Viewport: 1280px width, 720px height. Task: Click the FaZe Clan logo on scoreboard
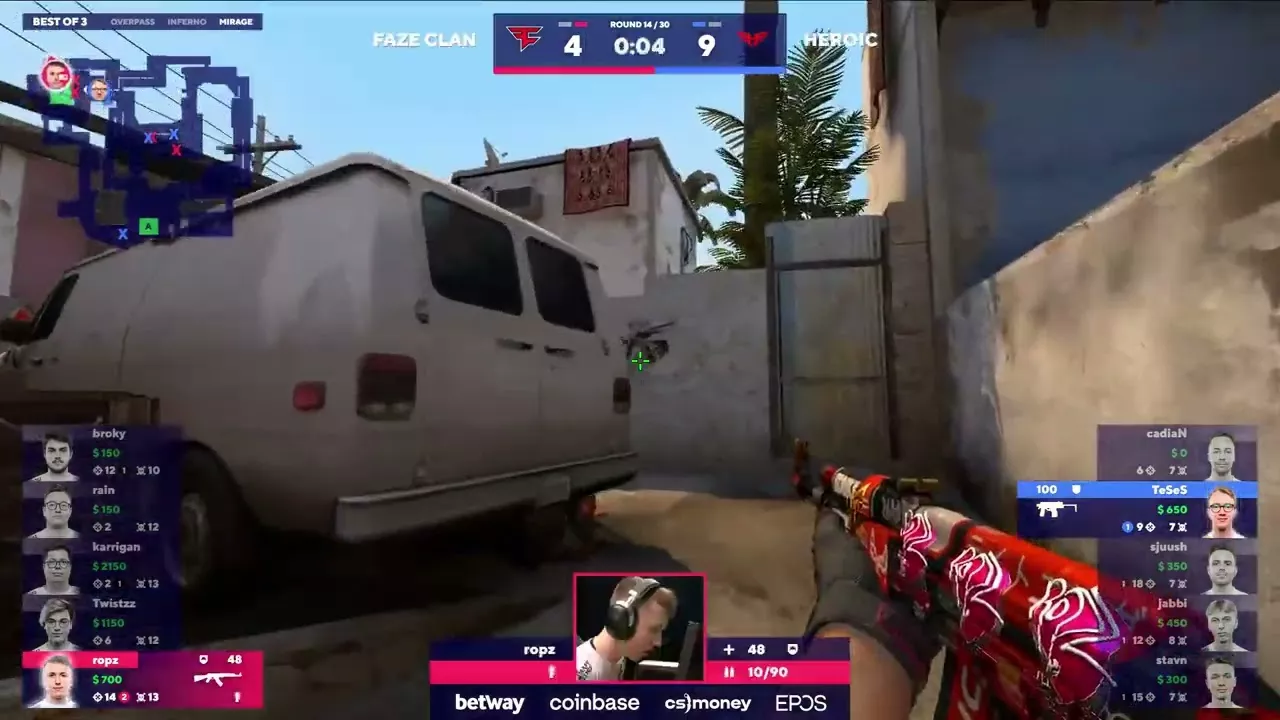(x=523, y=40)
